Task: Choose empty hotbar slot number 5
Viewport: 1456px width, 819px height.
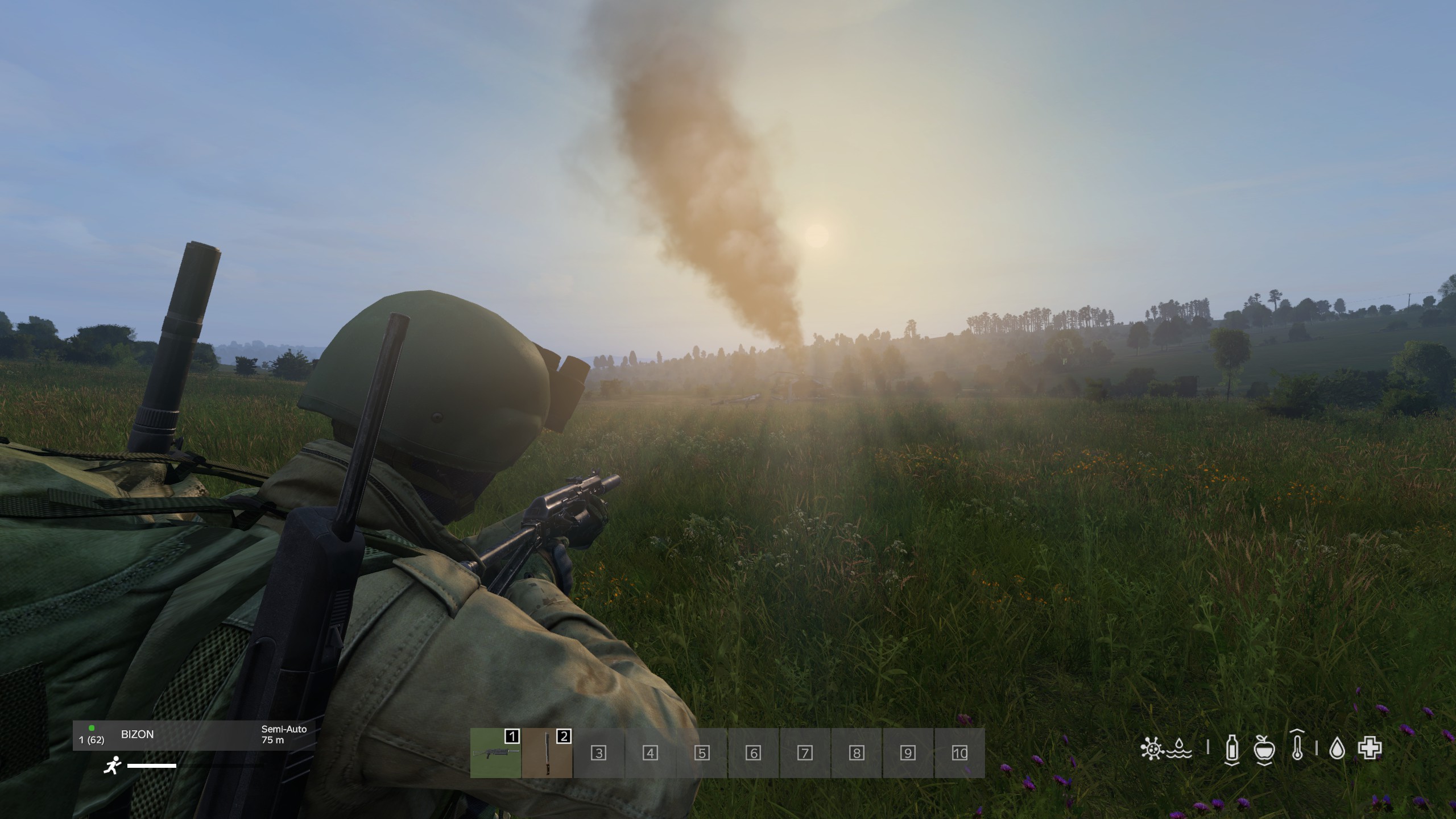Action: coord(702,753)
